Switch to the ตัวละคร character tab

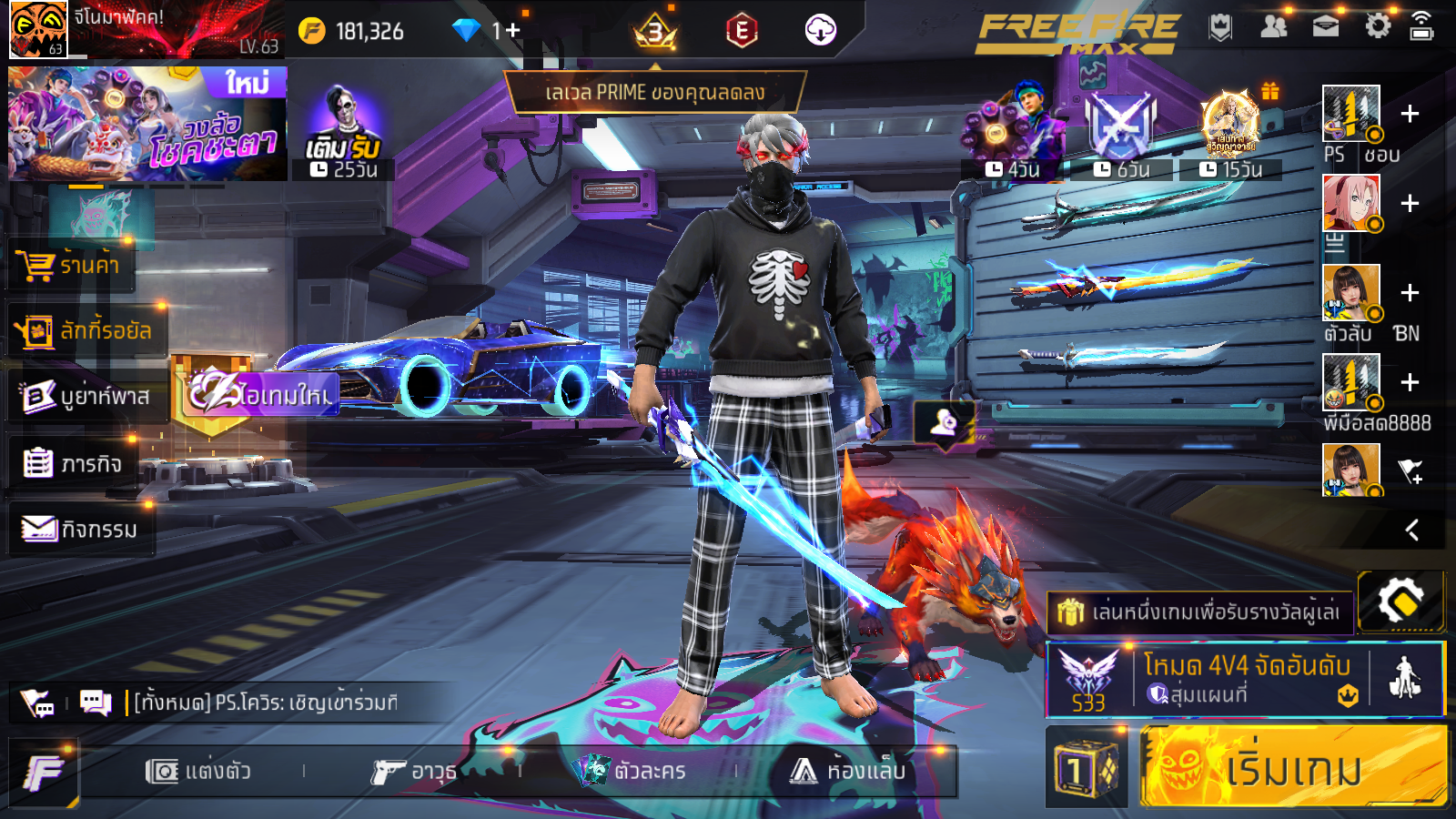pos(632,772)
